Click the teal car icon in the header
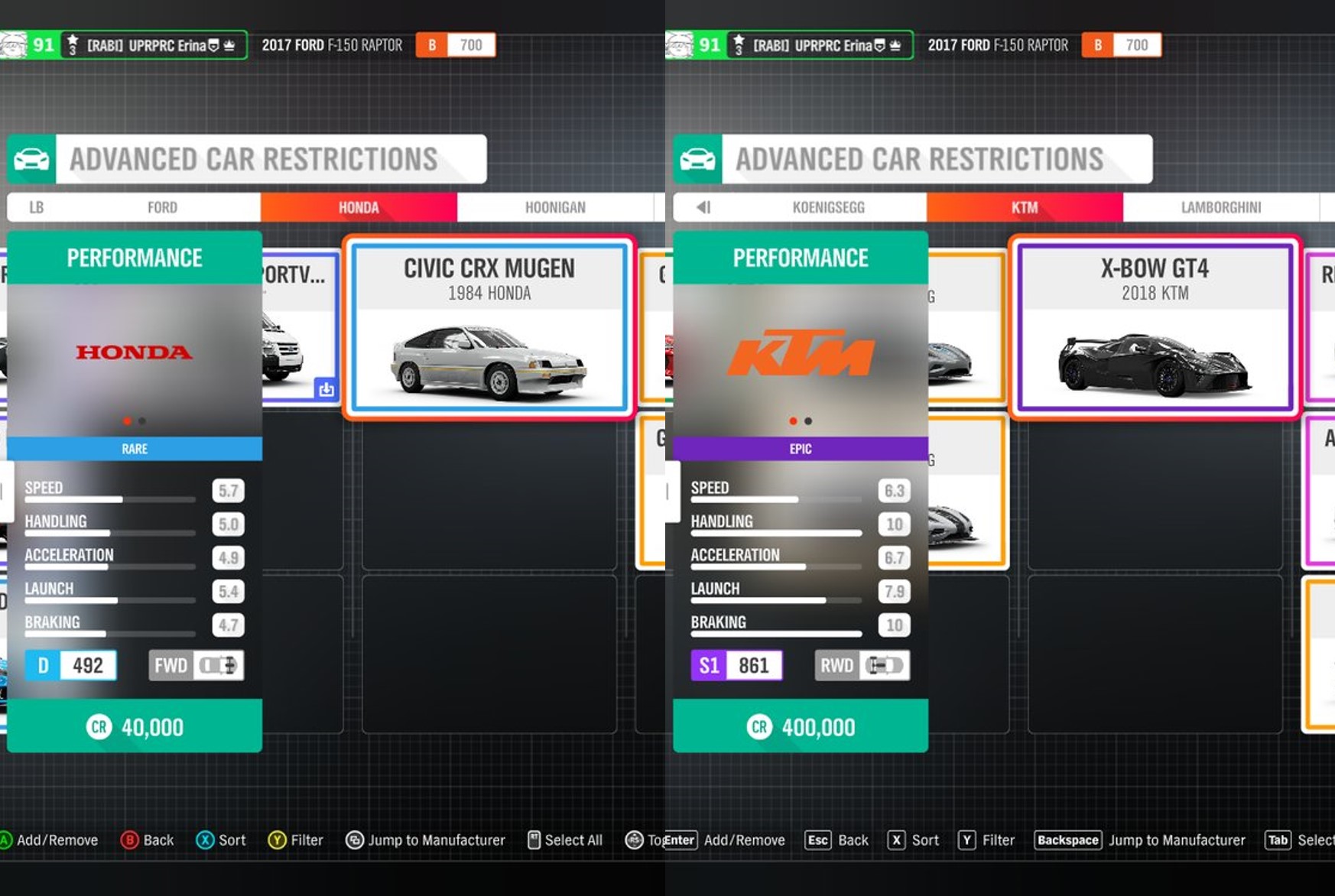1335x896 pixels. coord(31,159)
